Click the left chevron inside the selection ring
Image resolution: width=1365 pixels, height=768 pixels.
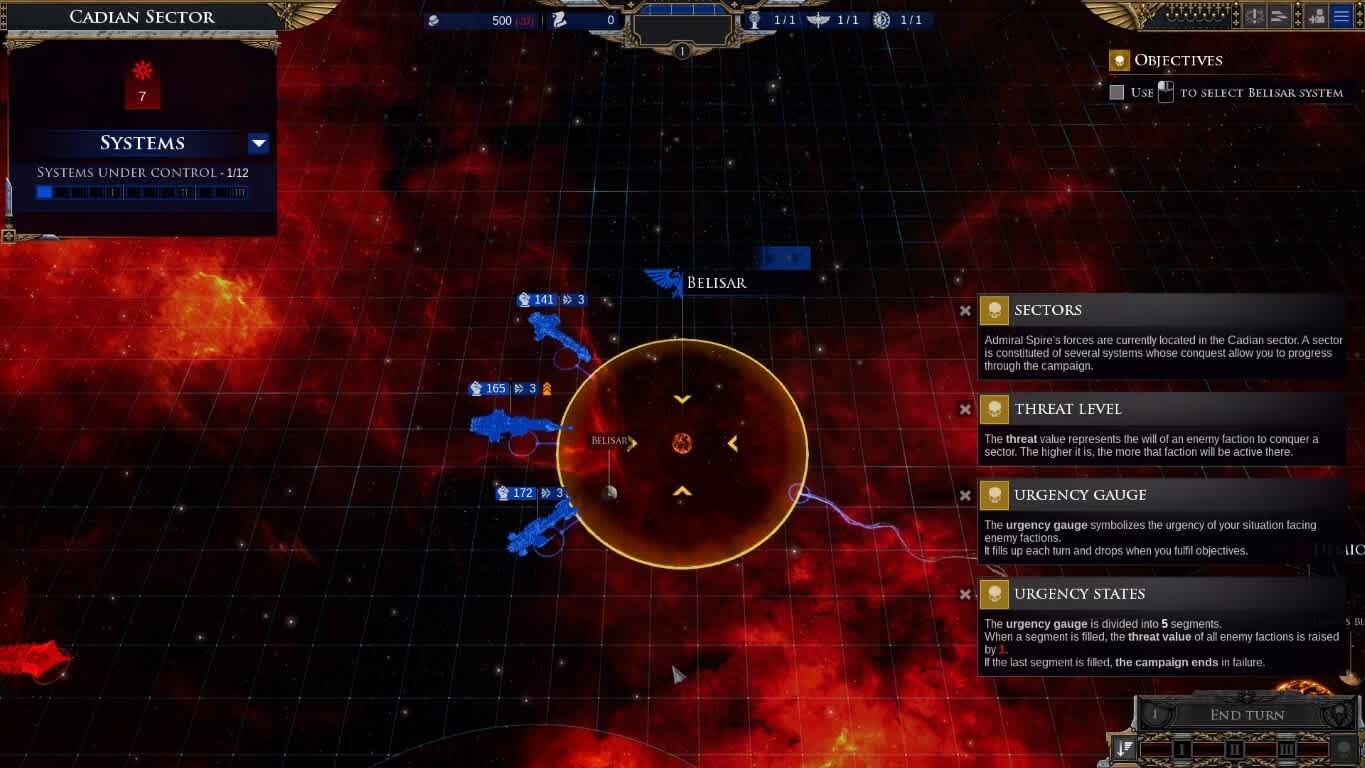click(731, 444)
